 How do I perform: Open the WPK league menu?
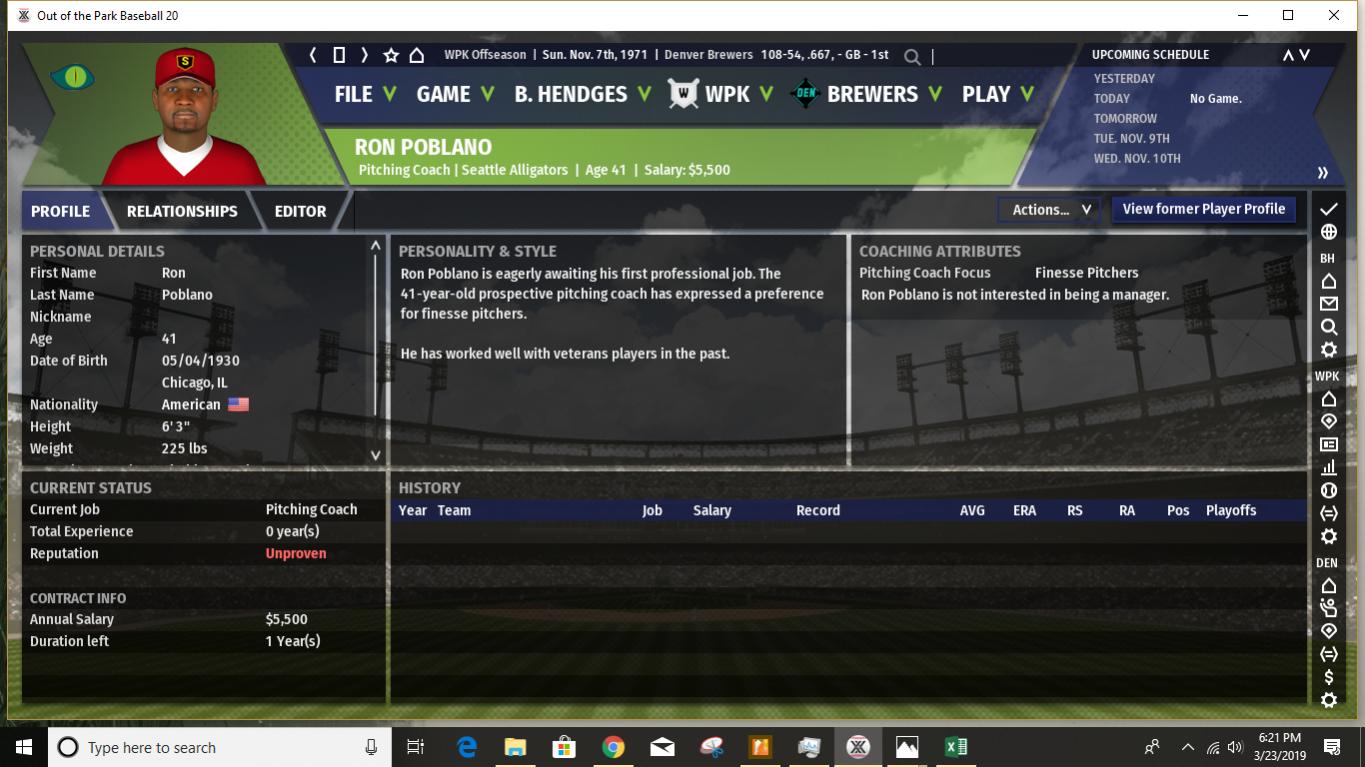[725, 94]
